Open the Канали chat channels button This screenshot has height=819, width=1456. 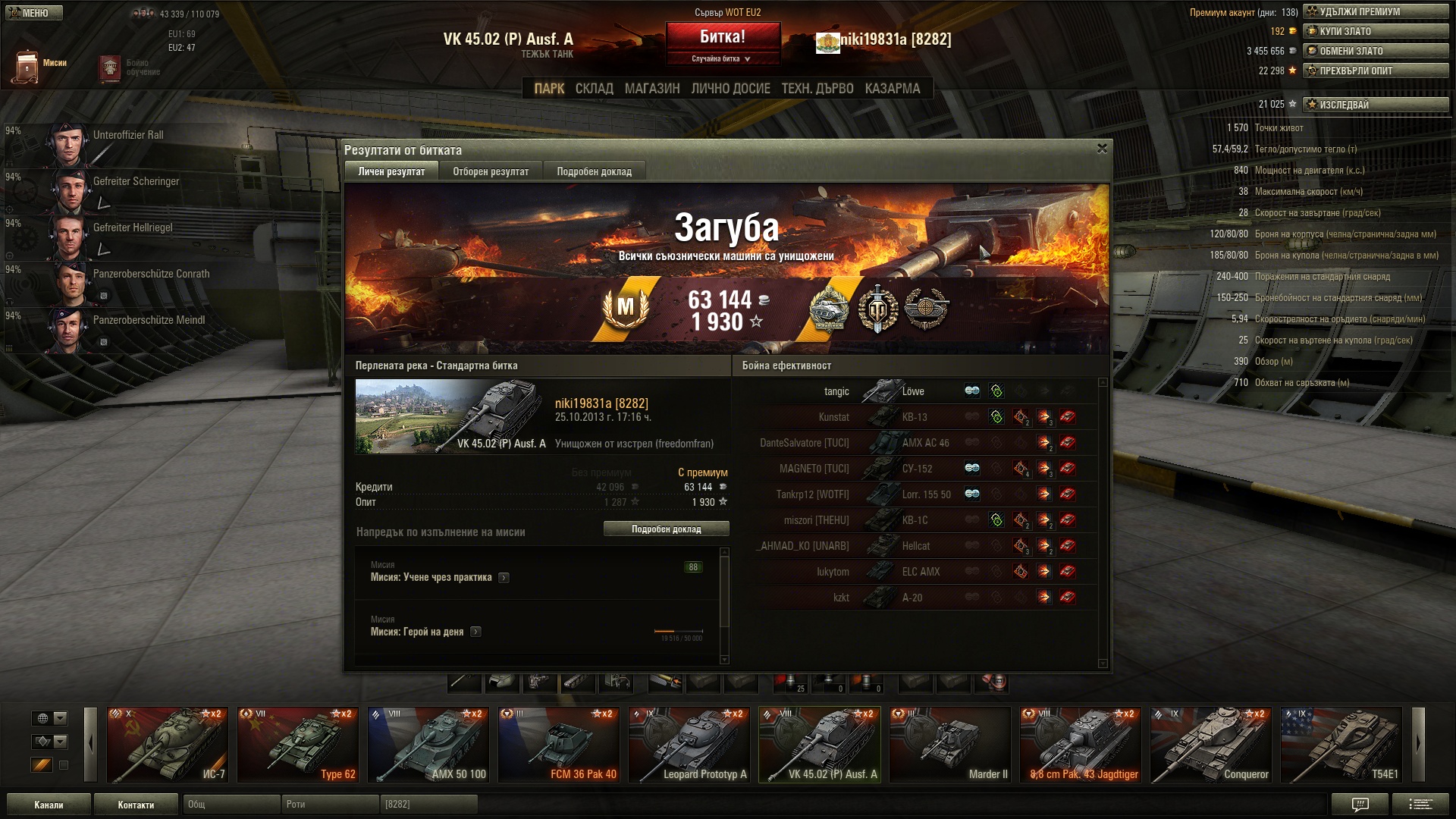[x=49, y=805]
